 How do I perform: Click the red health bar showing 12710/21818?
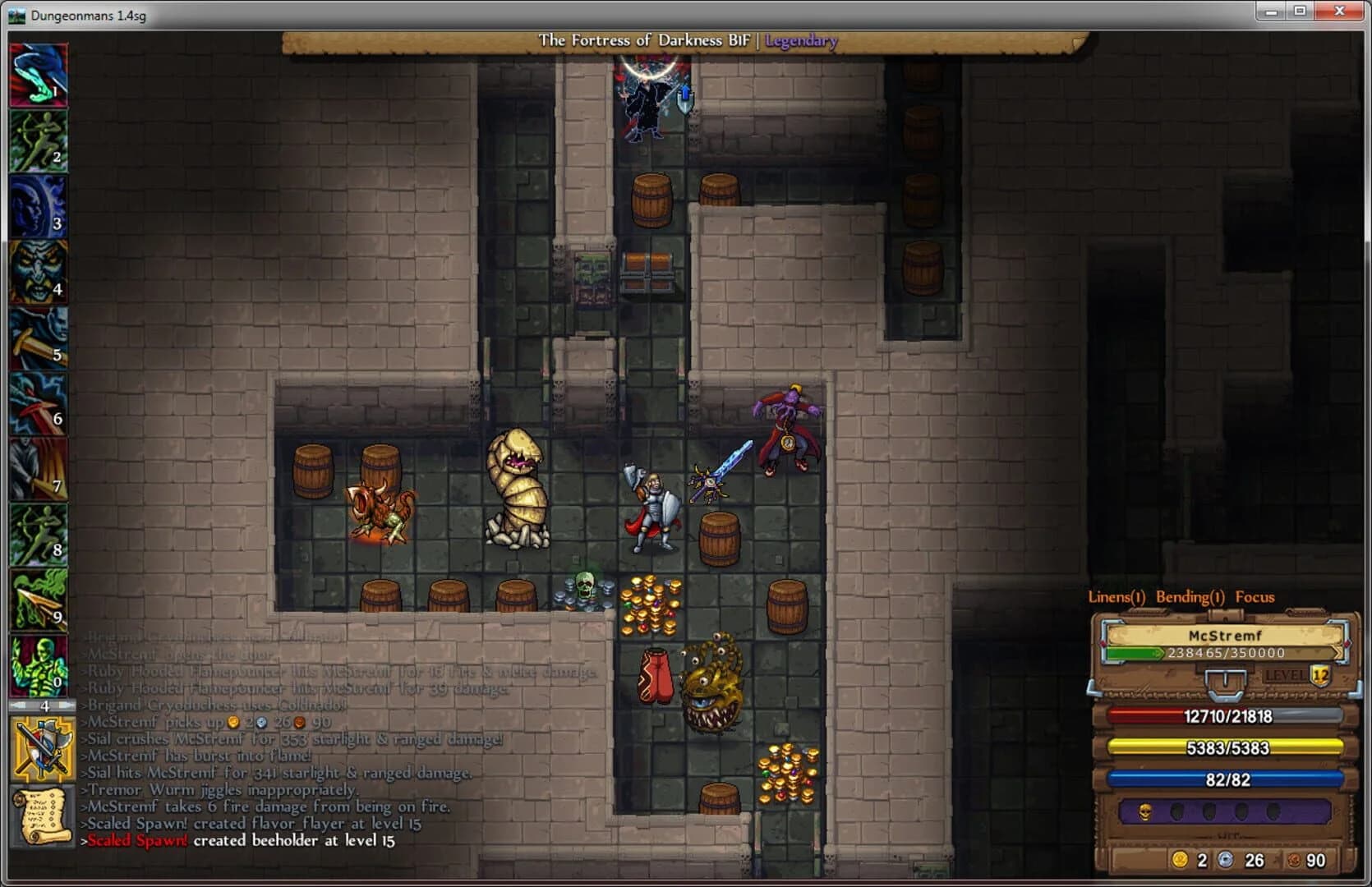(x=1228, y=717)
